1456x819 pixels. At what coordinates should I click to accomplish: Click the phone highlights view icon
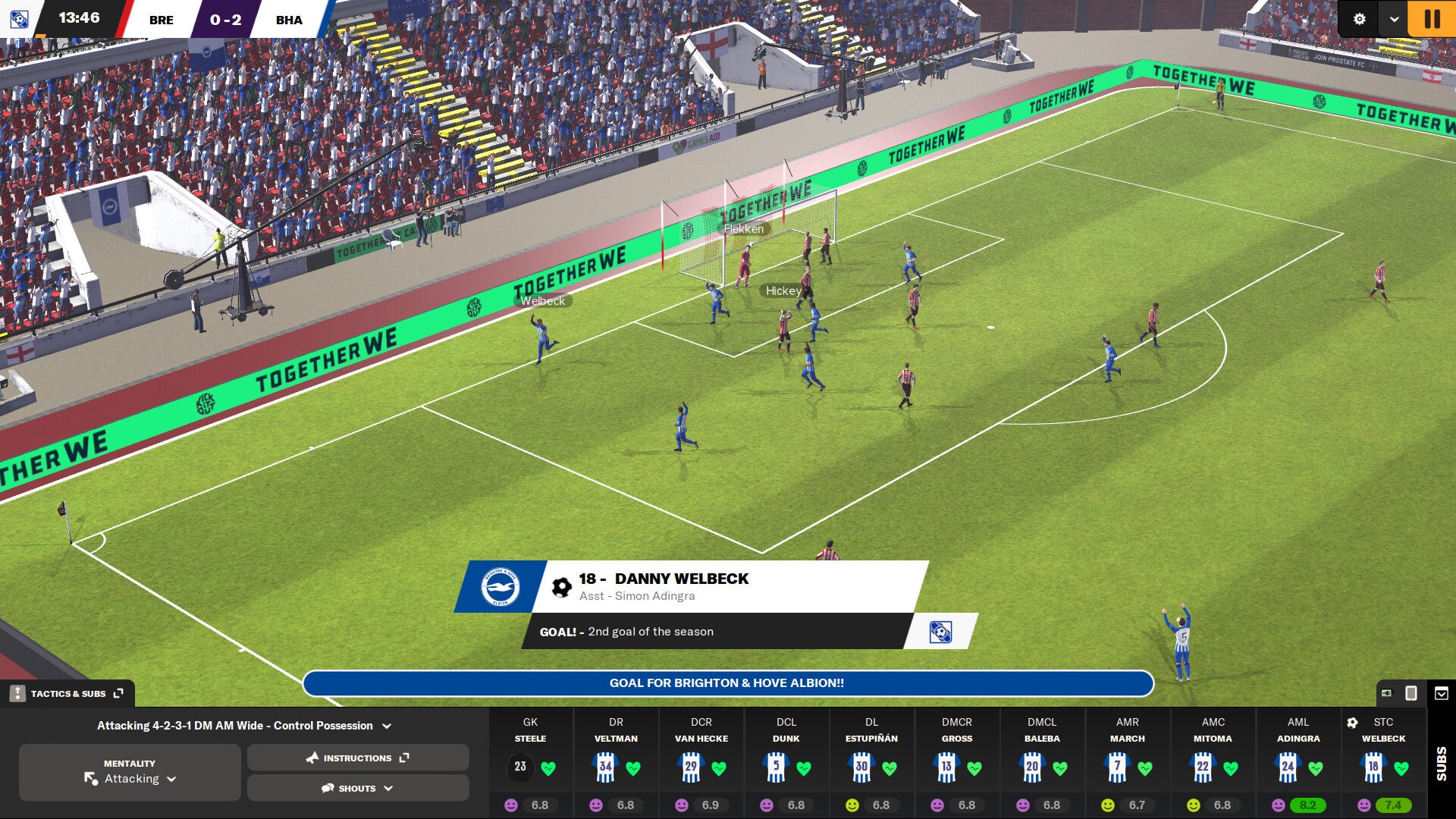[1410, 692]
